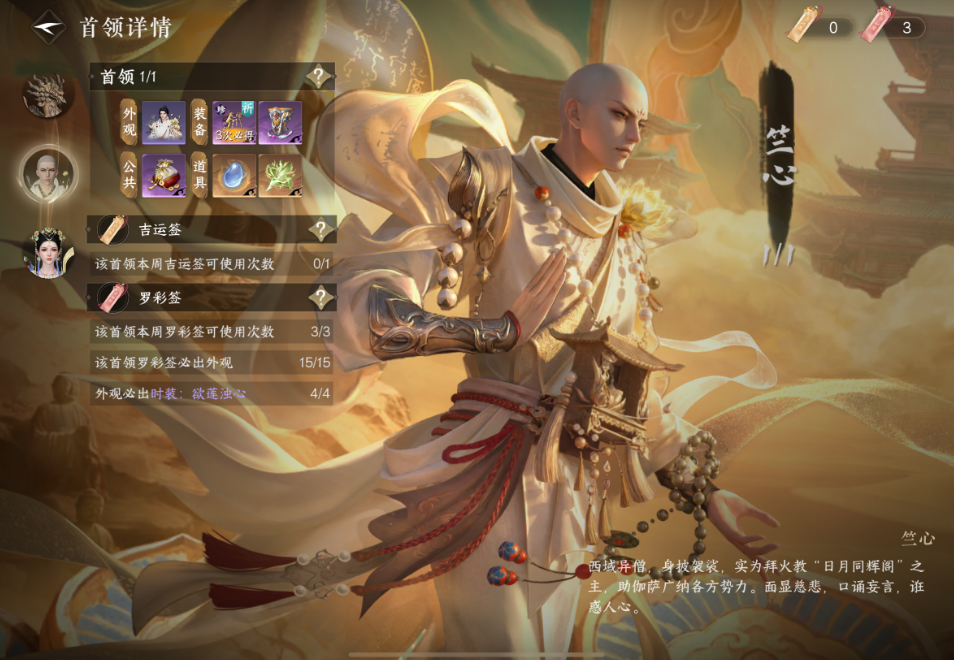
Task: Inspect the green leaf item reward
Action: pyautogui.click(x=280, y=175)
